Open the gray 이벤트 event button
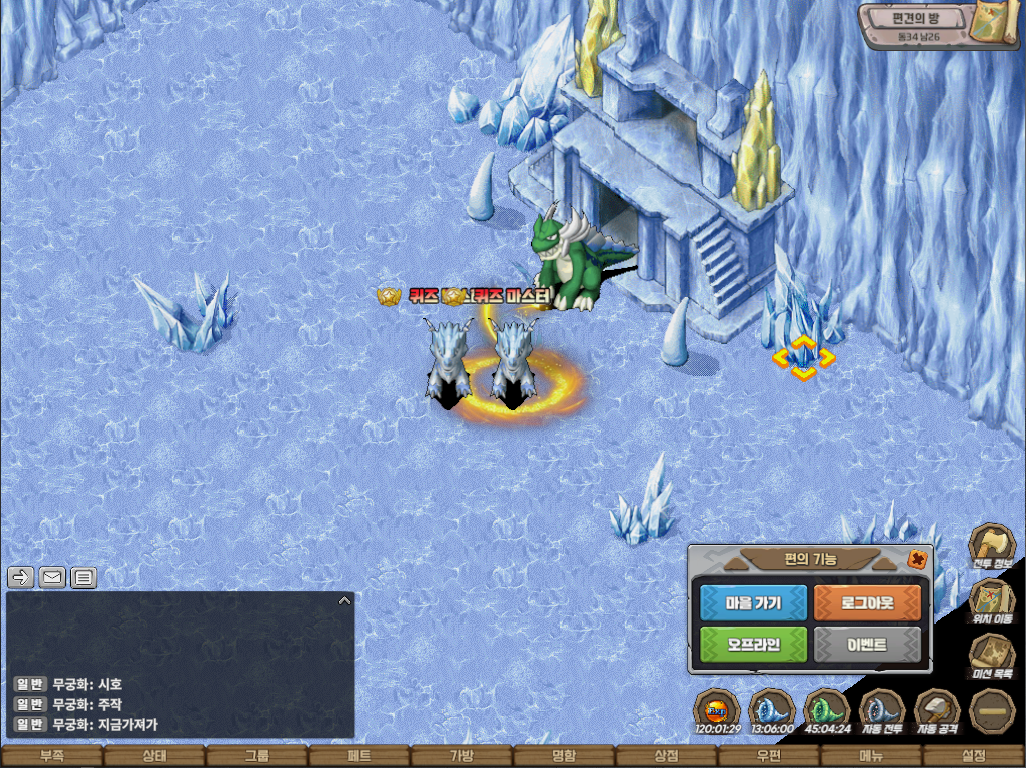 pos(867,645)
